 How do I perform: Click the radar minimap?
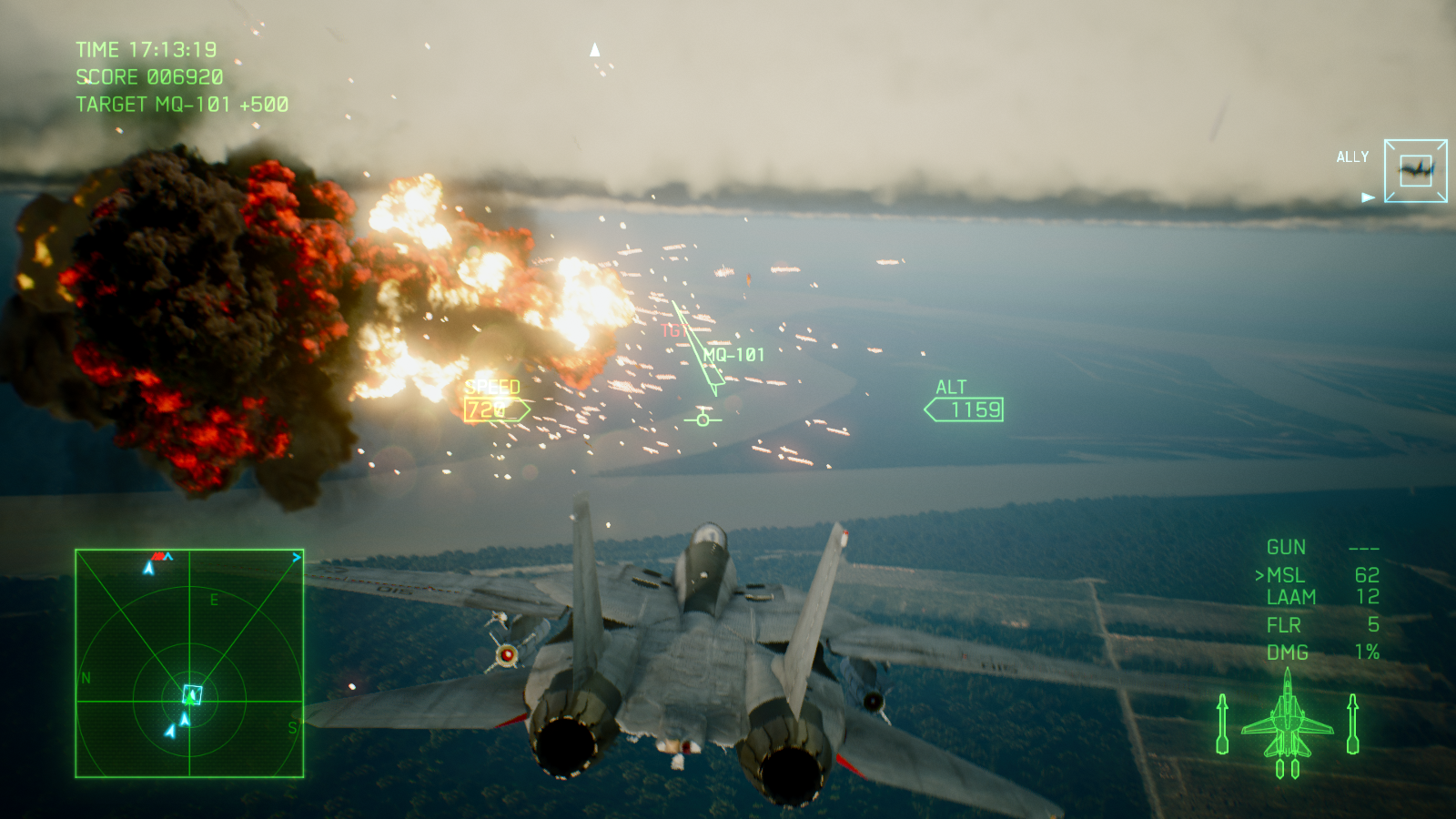click(x=189, y=663)
